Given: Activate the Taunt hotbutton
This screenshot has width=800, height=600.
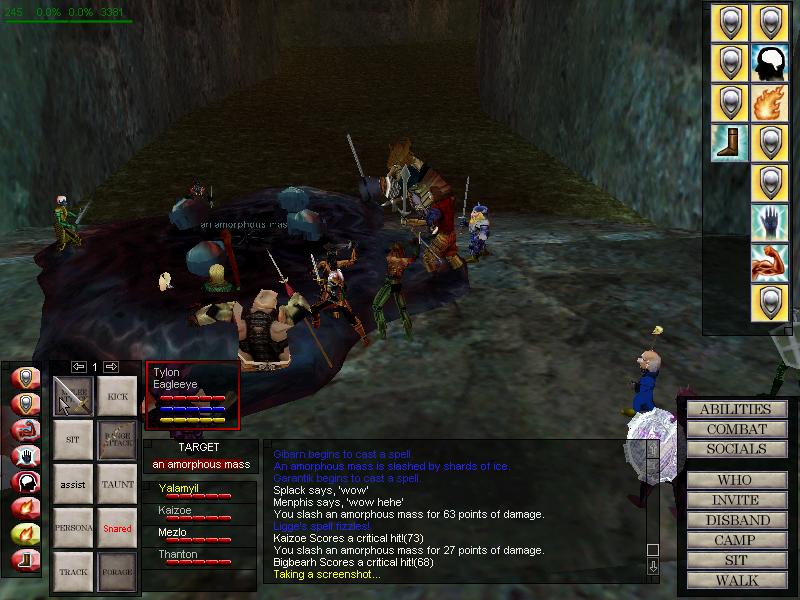Looking at the screenshot, I should click(x=118, y=484).
